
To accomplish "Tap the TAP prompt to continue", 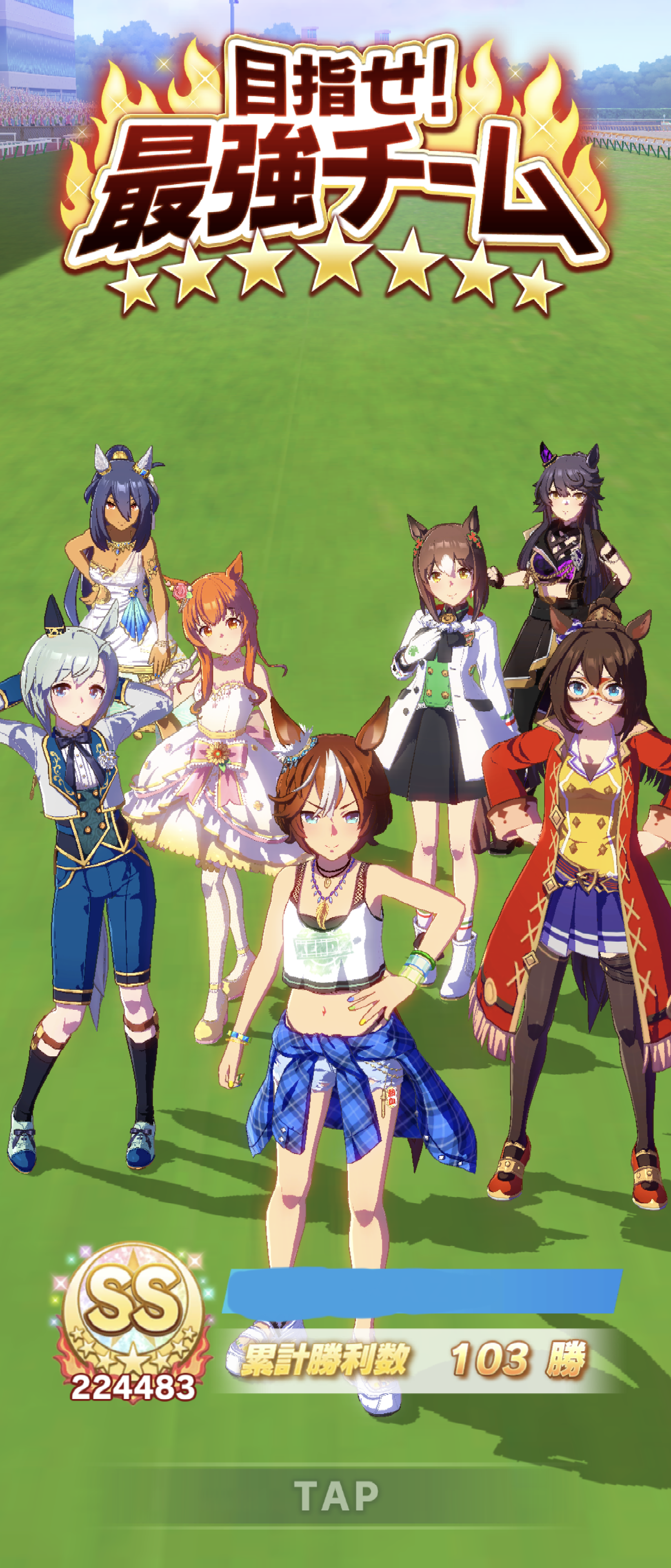I will 336,1496.
